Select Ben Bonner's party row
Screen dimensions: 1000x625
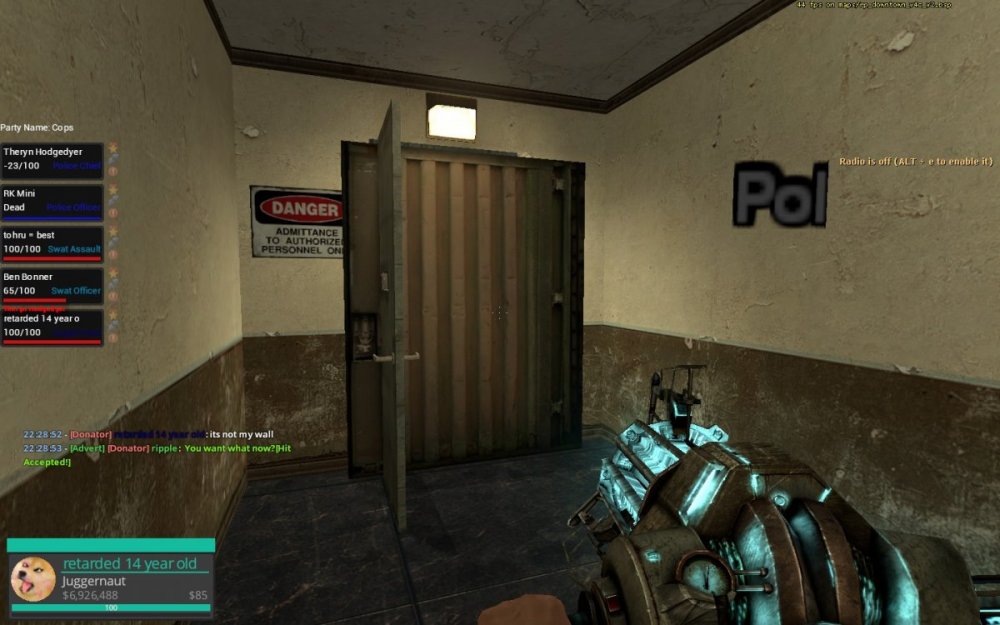coord(52,284)
